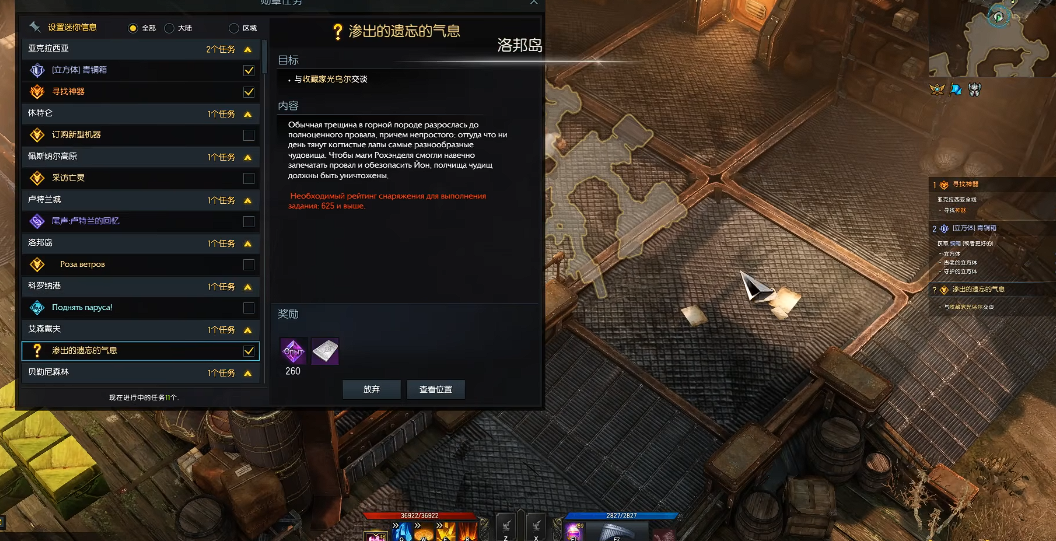This screenshot has width=1056, height=541.
Task: Collapse the 洛邦岛 region group
Action: [x=247, y=243]
